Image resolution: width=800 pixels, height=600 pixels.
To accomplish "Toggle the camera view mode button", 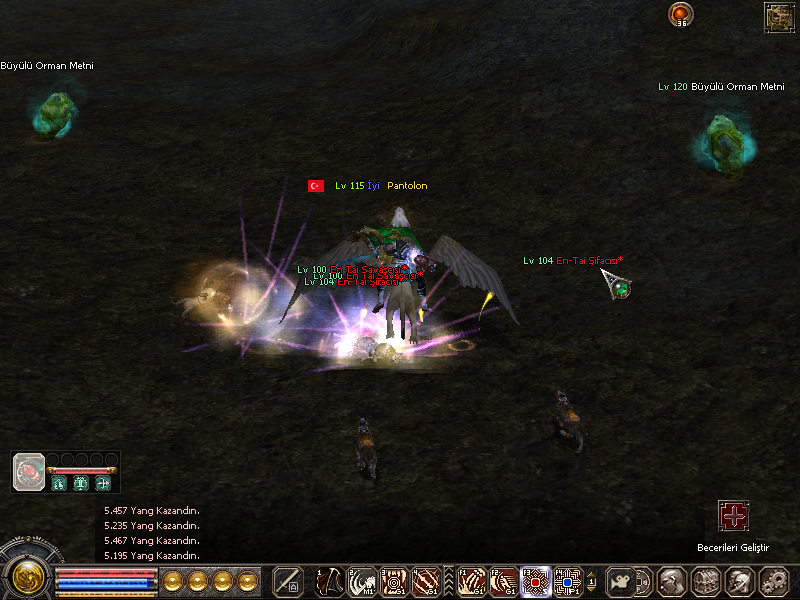I will [x=619, y=581].
